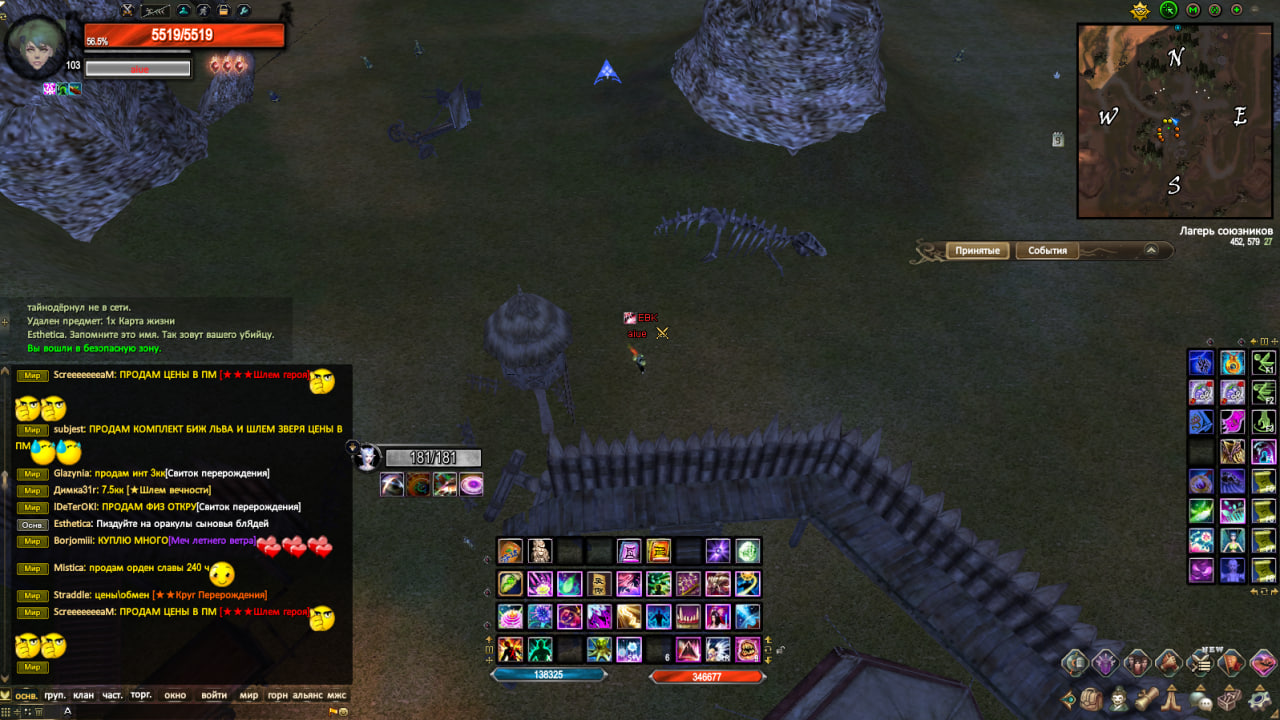Choose the альянс chat tab

click(x=307, y=695)
